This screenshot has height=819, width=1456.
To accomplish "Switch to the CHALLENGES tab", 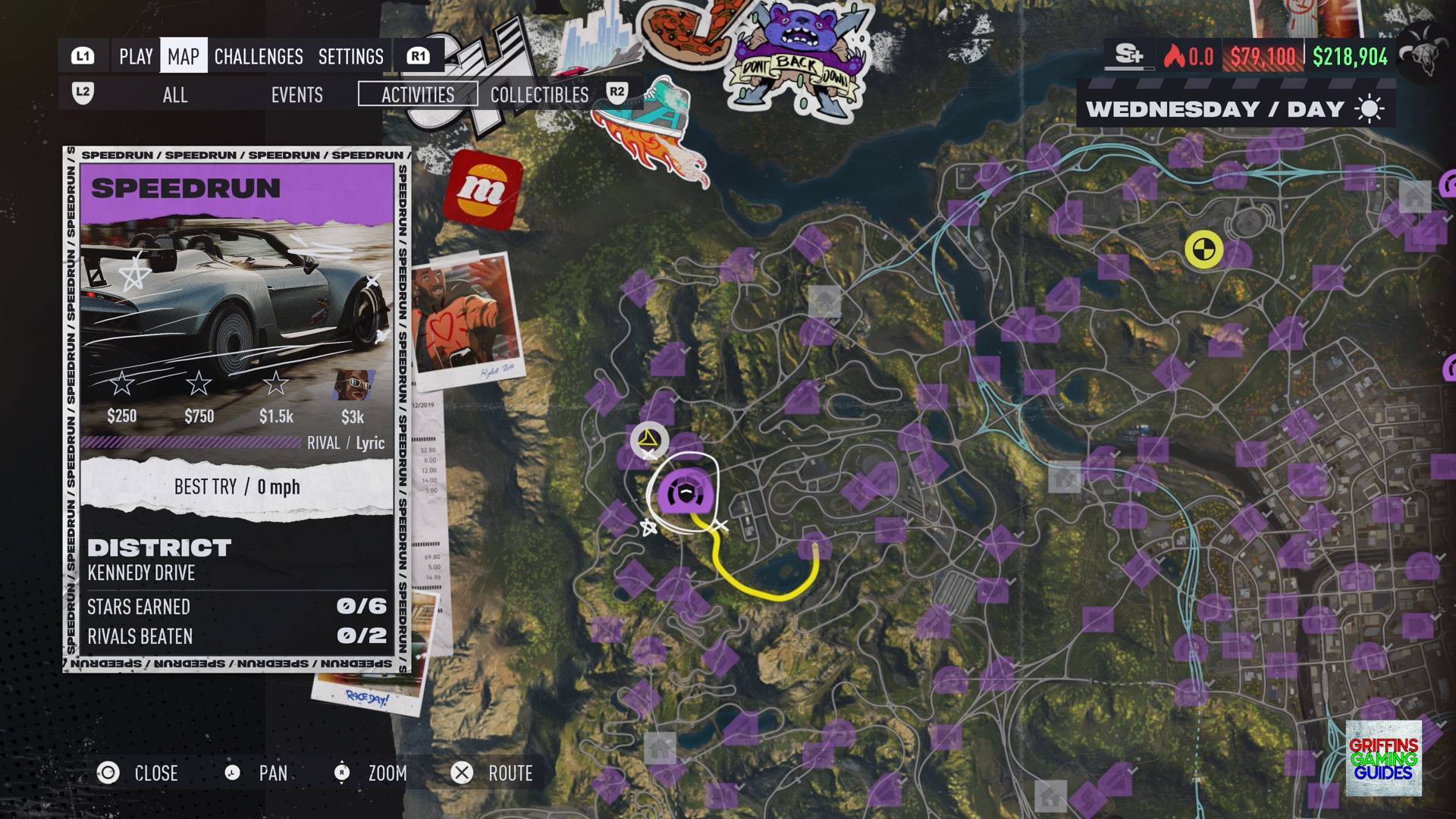I will coord(259,57).
